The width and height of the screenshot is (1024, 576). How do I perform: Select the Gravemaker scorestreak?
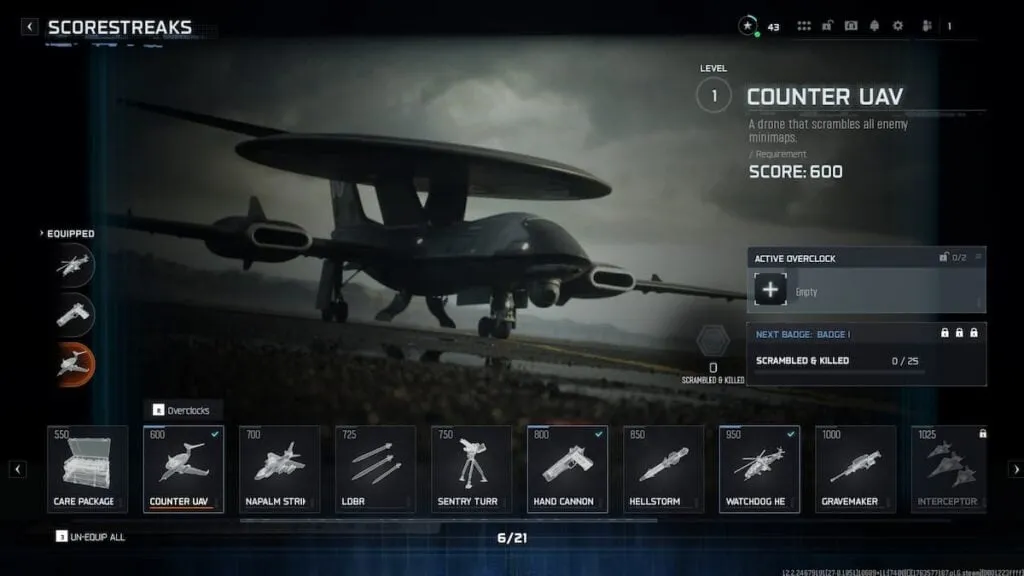(855, 469)
